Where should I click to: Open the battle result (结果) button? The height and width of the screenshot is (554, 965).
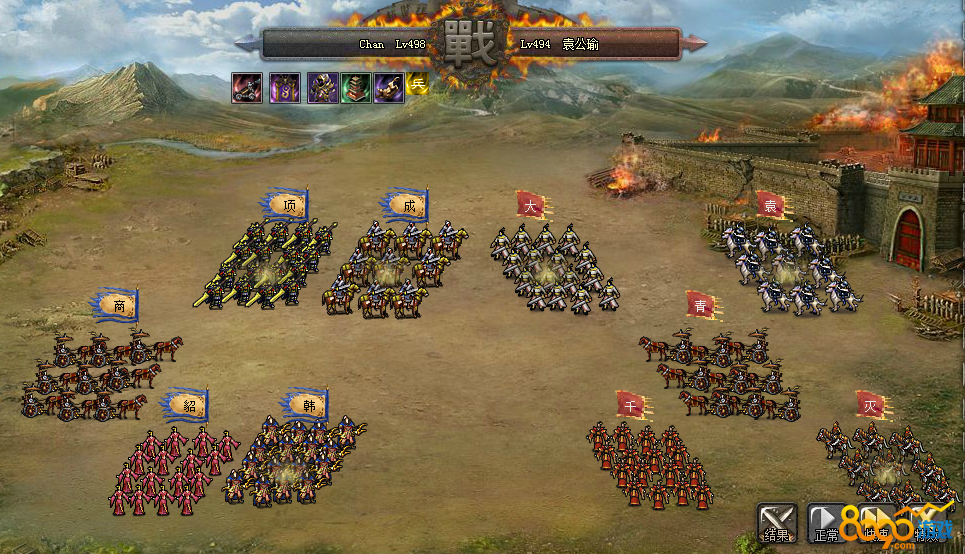777,523
